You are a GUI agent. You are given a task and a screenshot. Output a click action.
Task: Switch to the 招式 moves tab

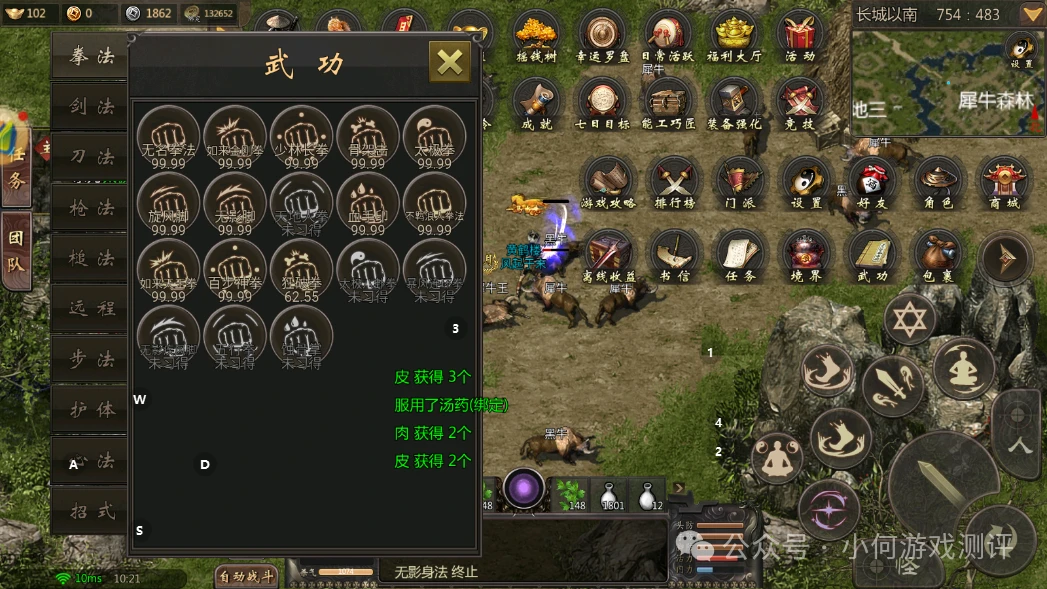91,511
